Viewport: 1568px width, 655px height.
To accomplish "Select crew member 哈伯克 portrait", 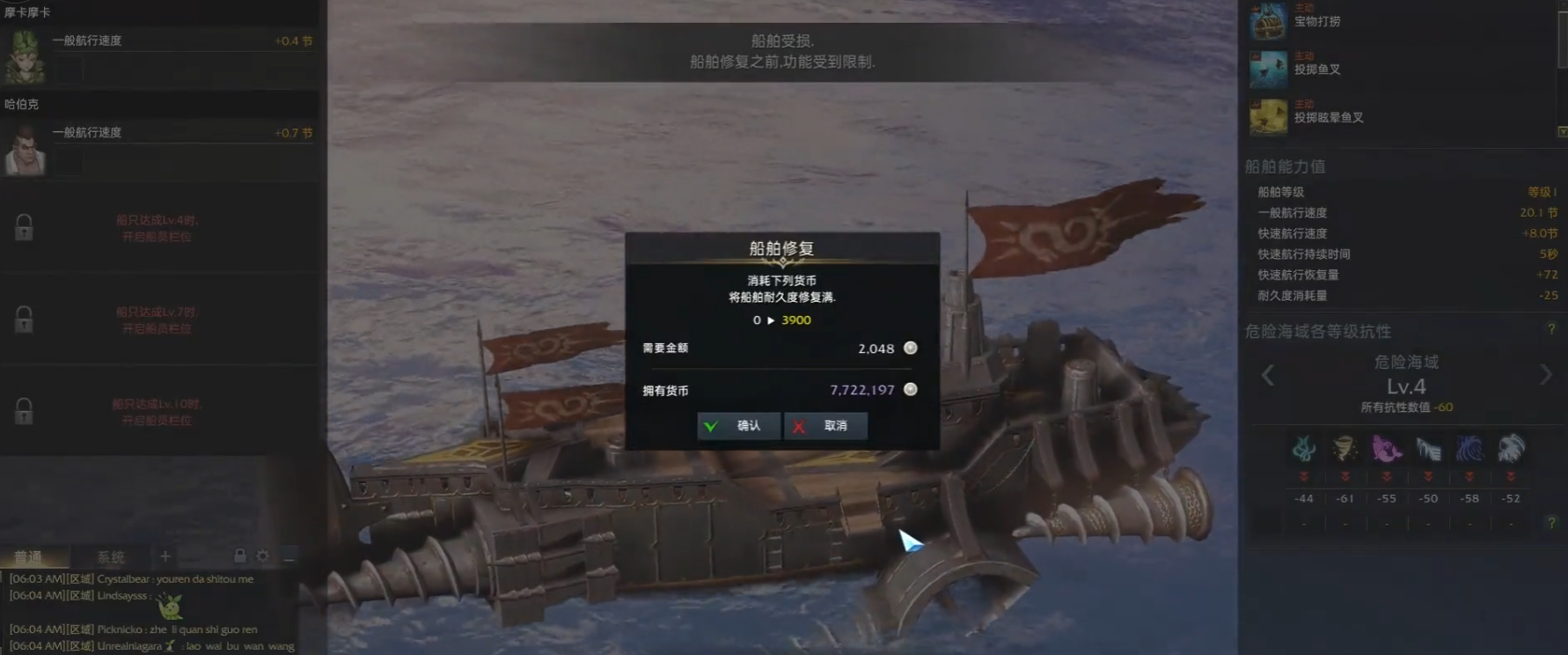I will coord(25,150).
